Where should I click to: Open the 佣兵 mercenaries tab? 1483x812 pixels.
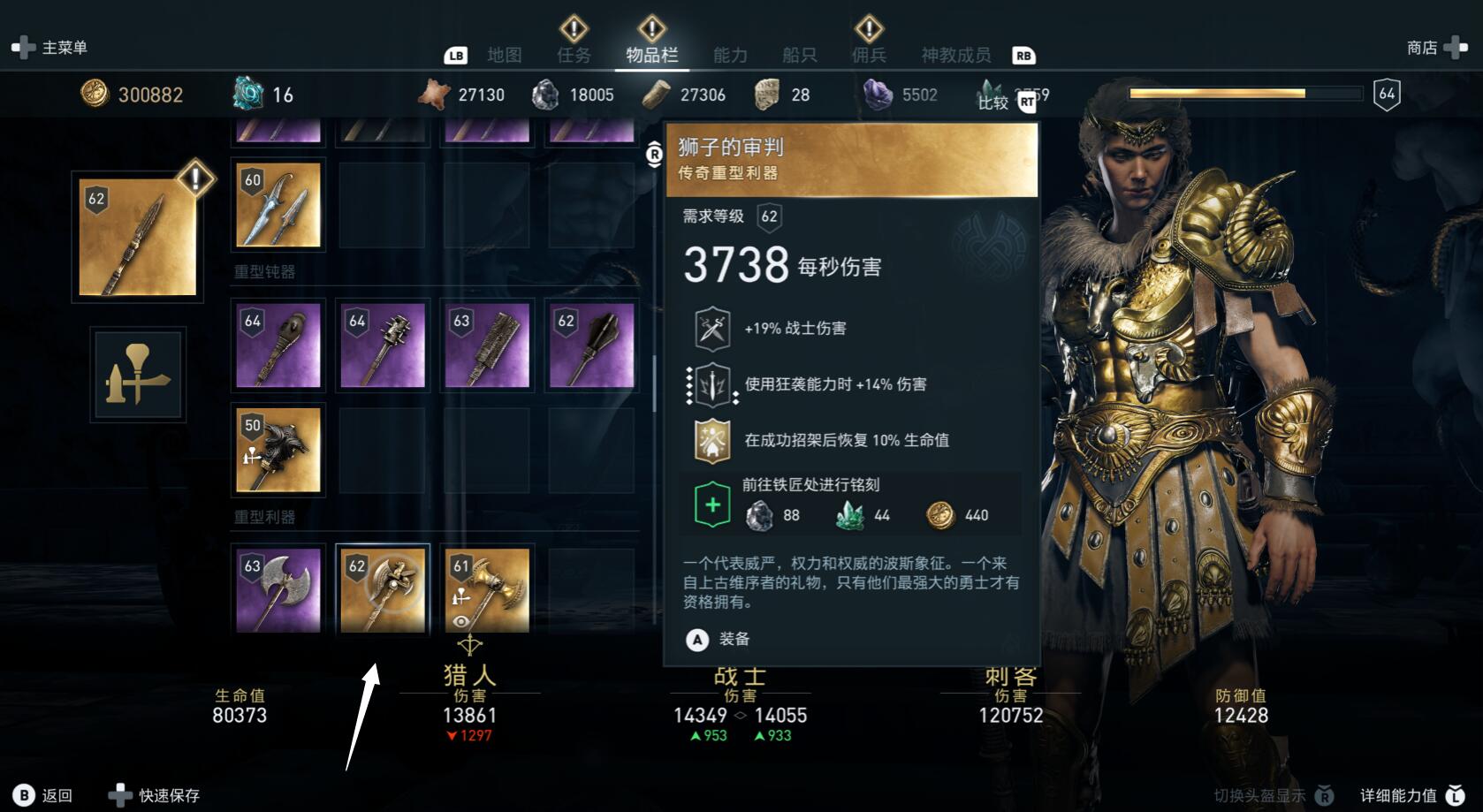click(869, 55)
